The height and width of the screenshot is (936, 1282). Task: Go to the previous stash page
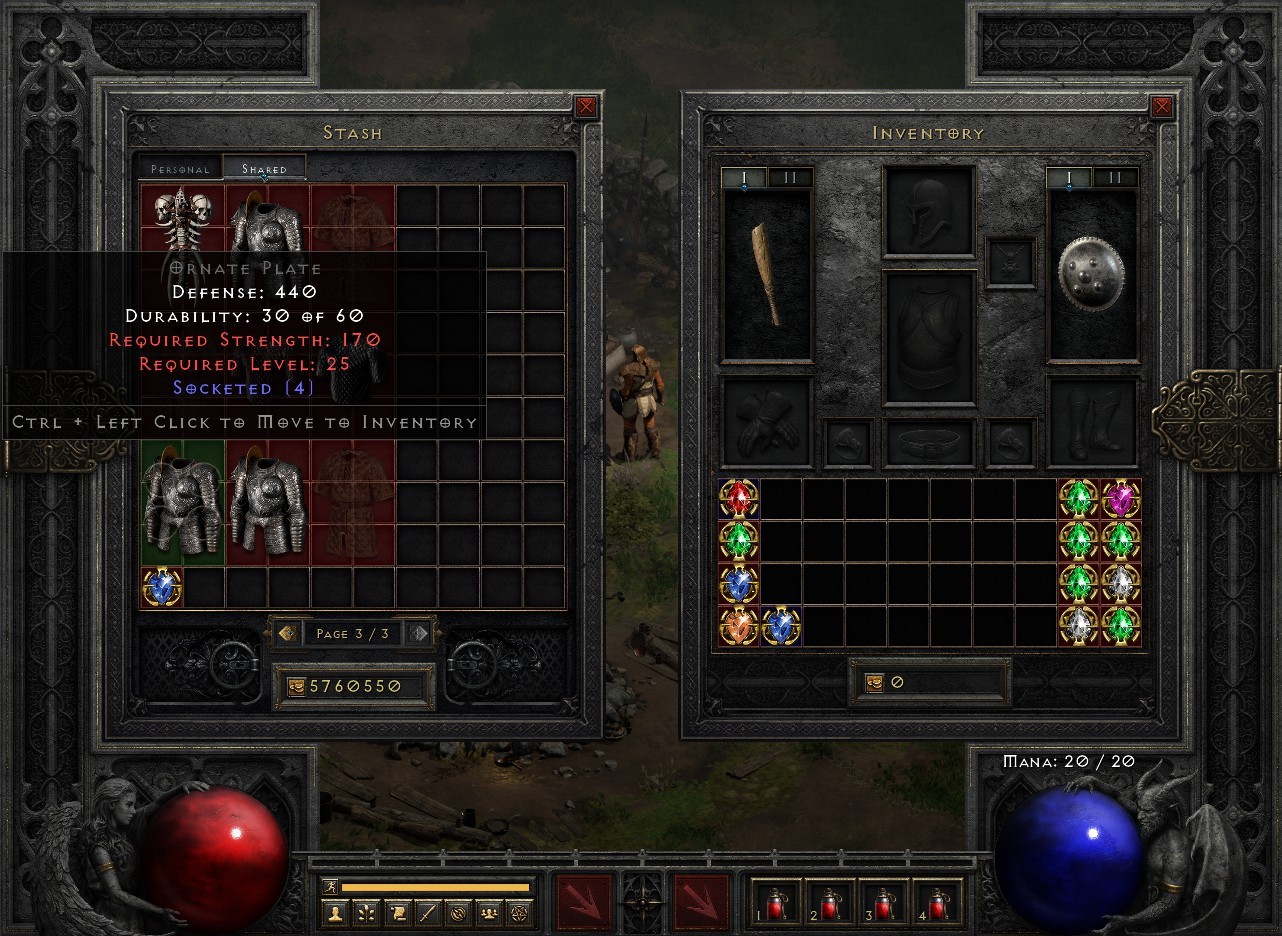287,632
